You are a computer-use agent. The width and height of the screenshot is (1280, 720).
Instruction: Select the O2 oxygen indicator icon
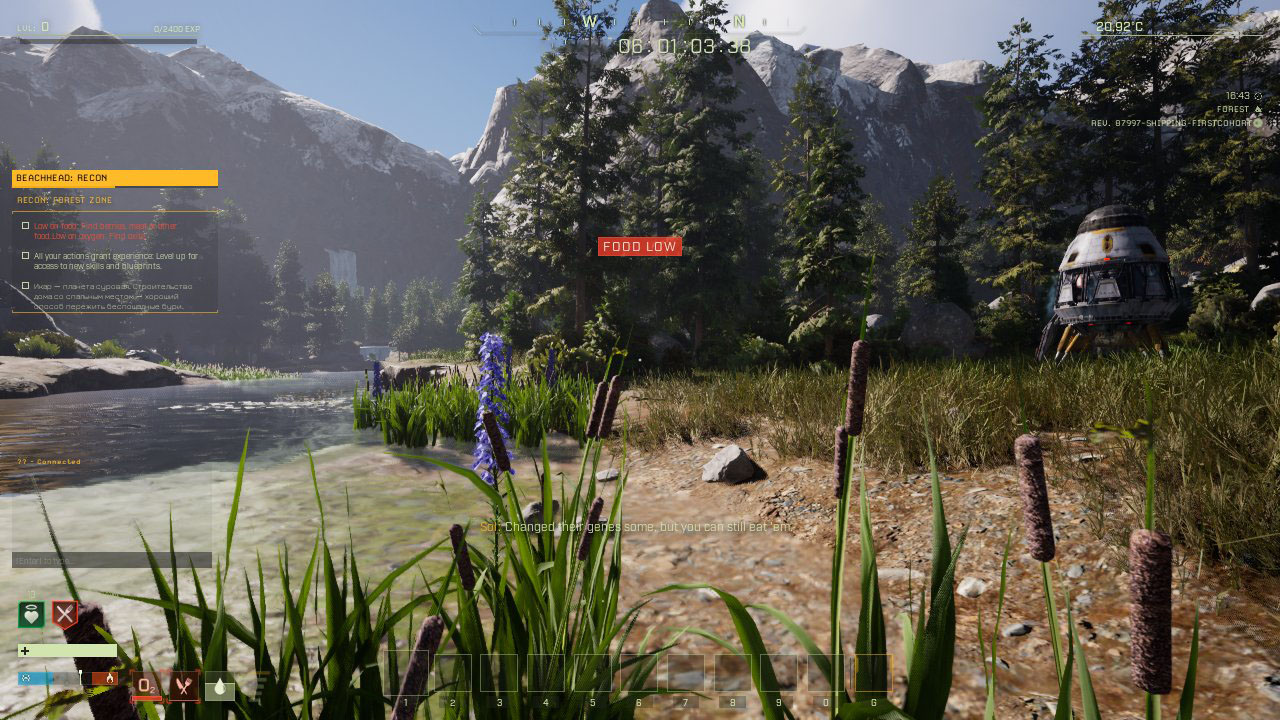(146, 685)
